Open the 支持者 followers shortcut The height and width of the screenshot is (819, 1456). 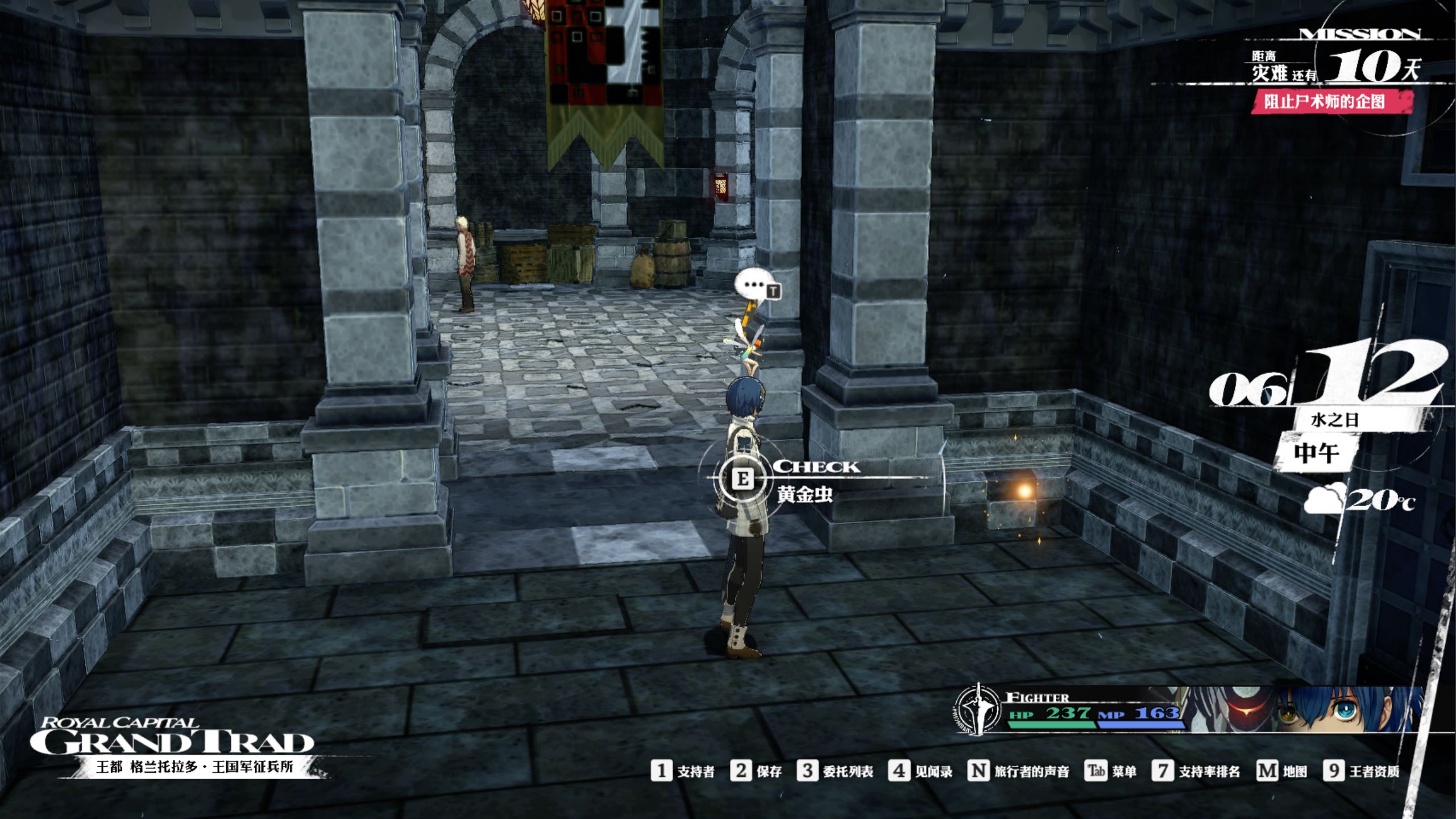(682, 771)
